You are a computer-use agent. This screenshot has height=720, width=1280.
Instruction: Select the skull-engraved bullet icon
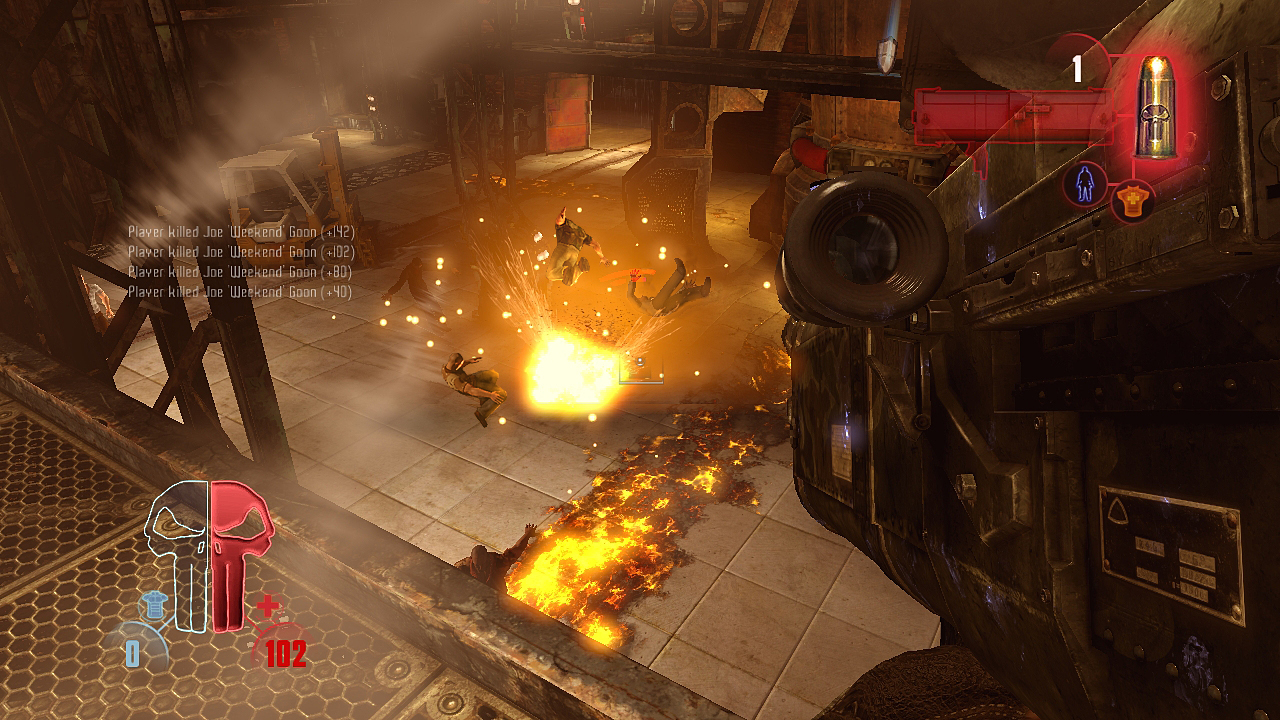[x=1153, y=105]
